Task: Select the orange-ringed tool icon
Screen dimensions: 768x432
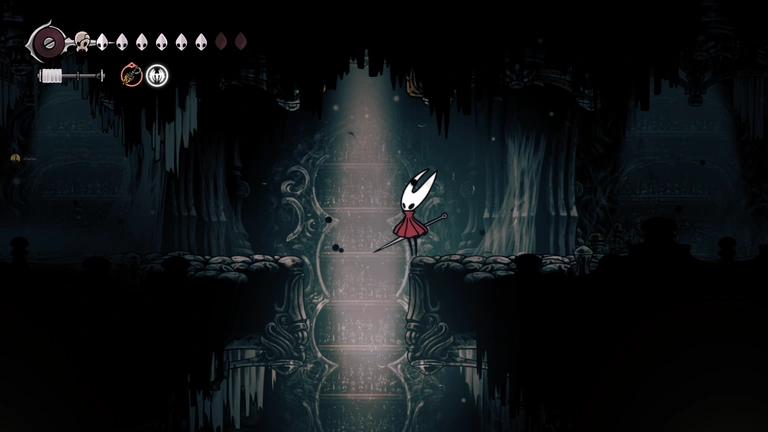Action: (132, 75)
